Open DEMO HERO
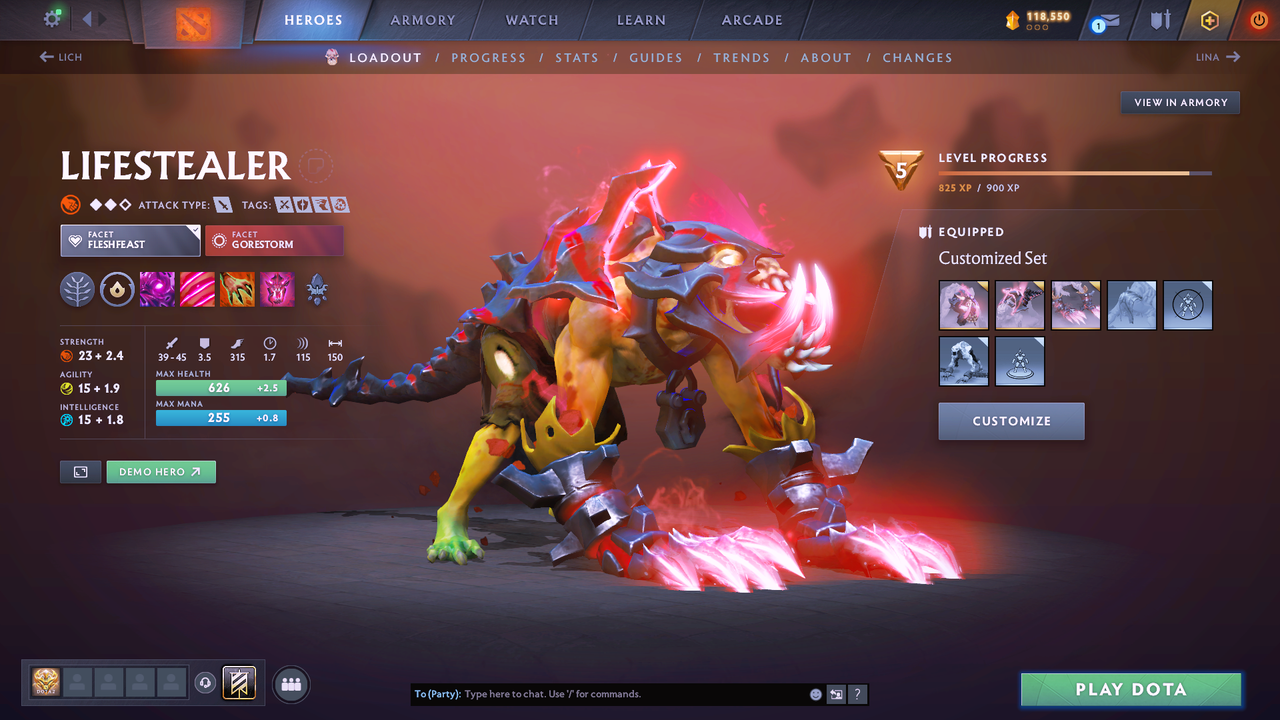Viewport: 1280px width, 720px height. 161,471
